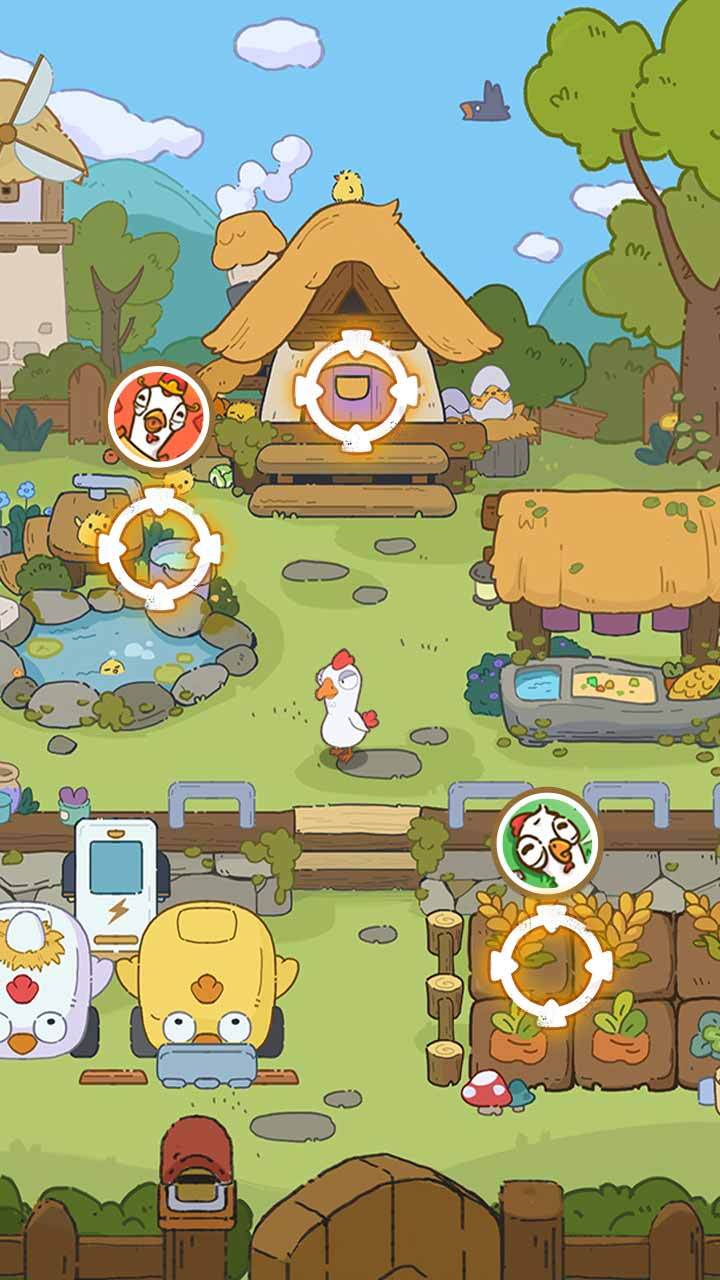
Task: Open the red crowned chicken portrait bubble
Action: click(x=159, y=415)
